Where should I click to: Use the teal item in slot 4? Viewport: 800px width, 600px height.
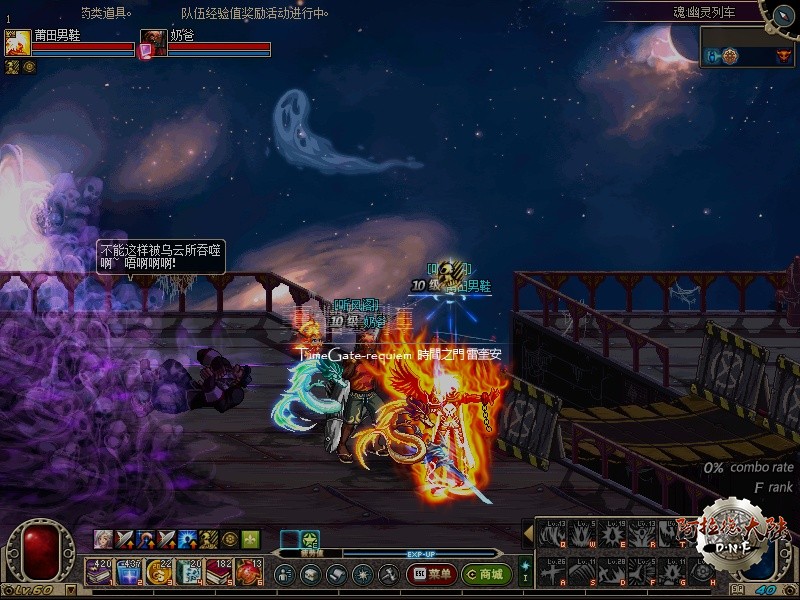click(189, 571)
